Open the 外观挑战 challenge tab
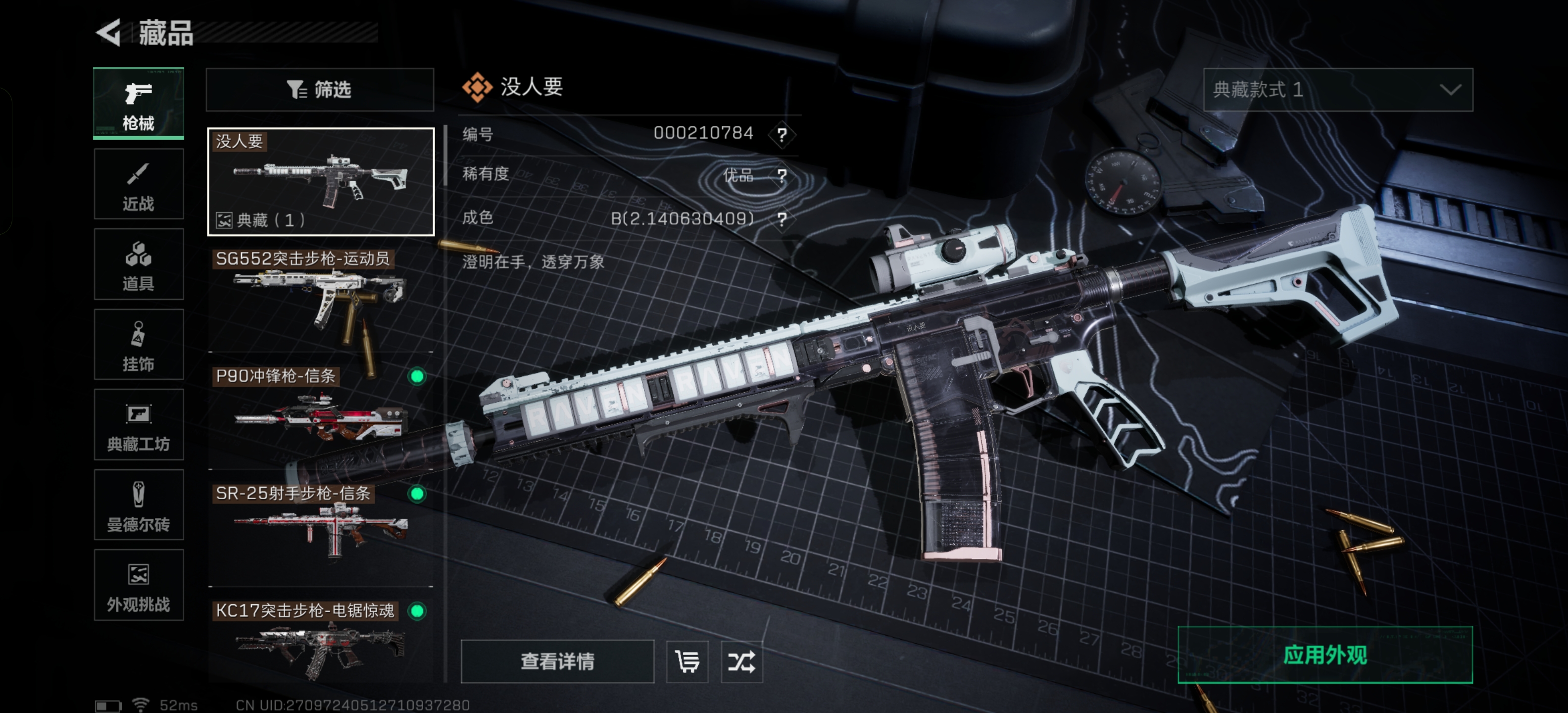 coord(139,586)
